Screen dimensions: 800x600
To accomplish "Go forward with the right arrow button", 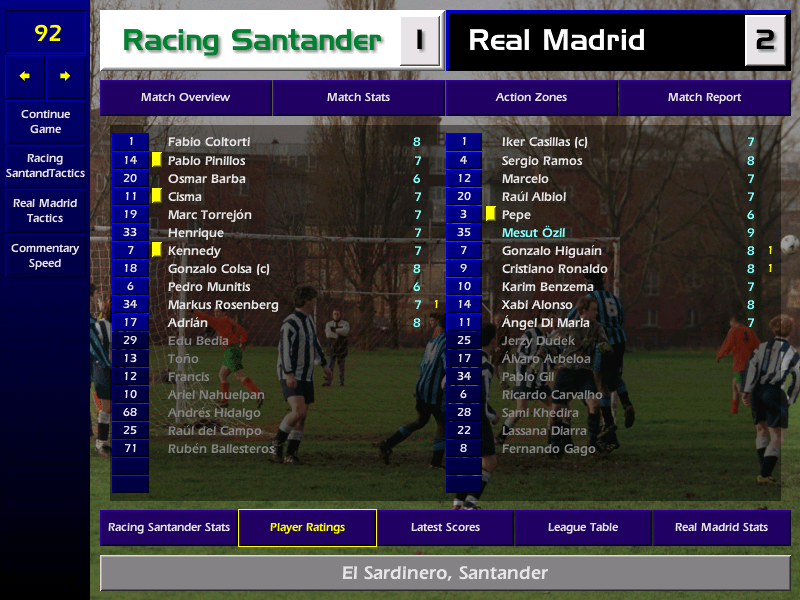I will pos(66,76).
